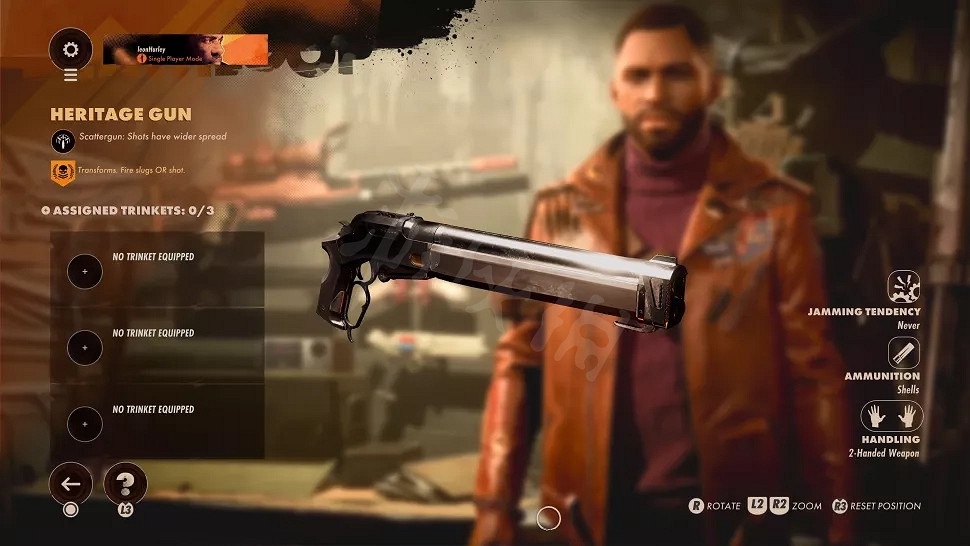
Task: Open the settings gear button
Action: pyautogui.click(x=71, y=48)
